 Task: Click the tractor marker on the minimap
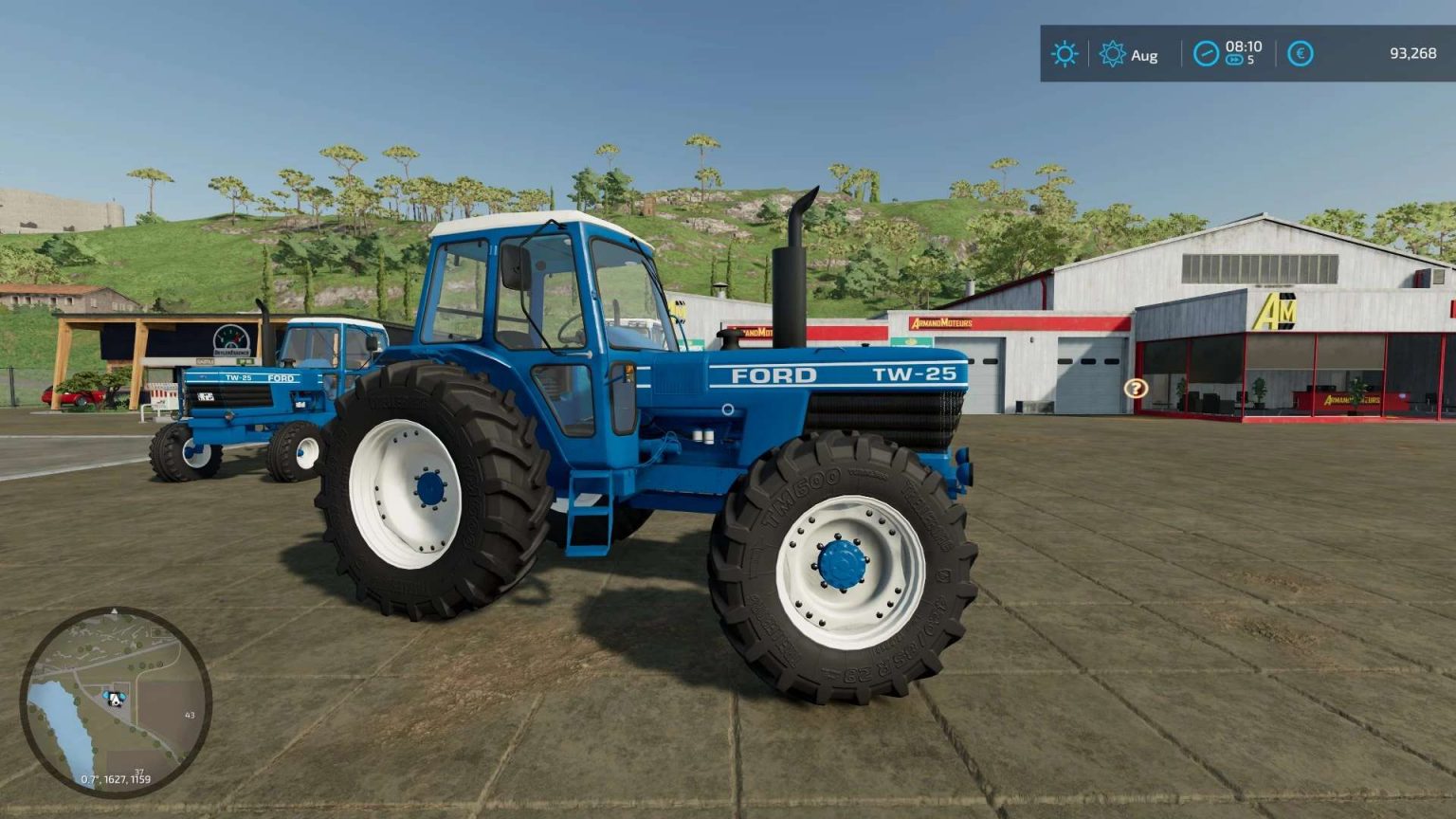[x=115, y=698]
